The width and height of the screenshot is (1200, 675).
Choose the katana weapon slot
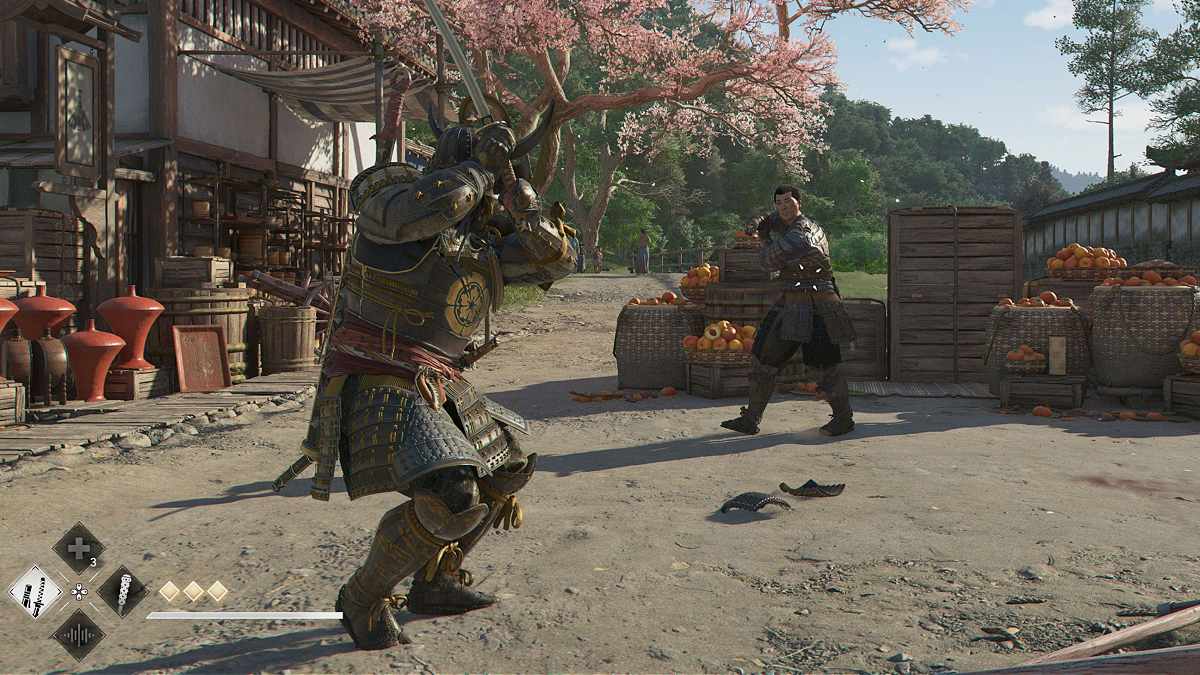point(35,591)
